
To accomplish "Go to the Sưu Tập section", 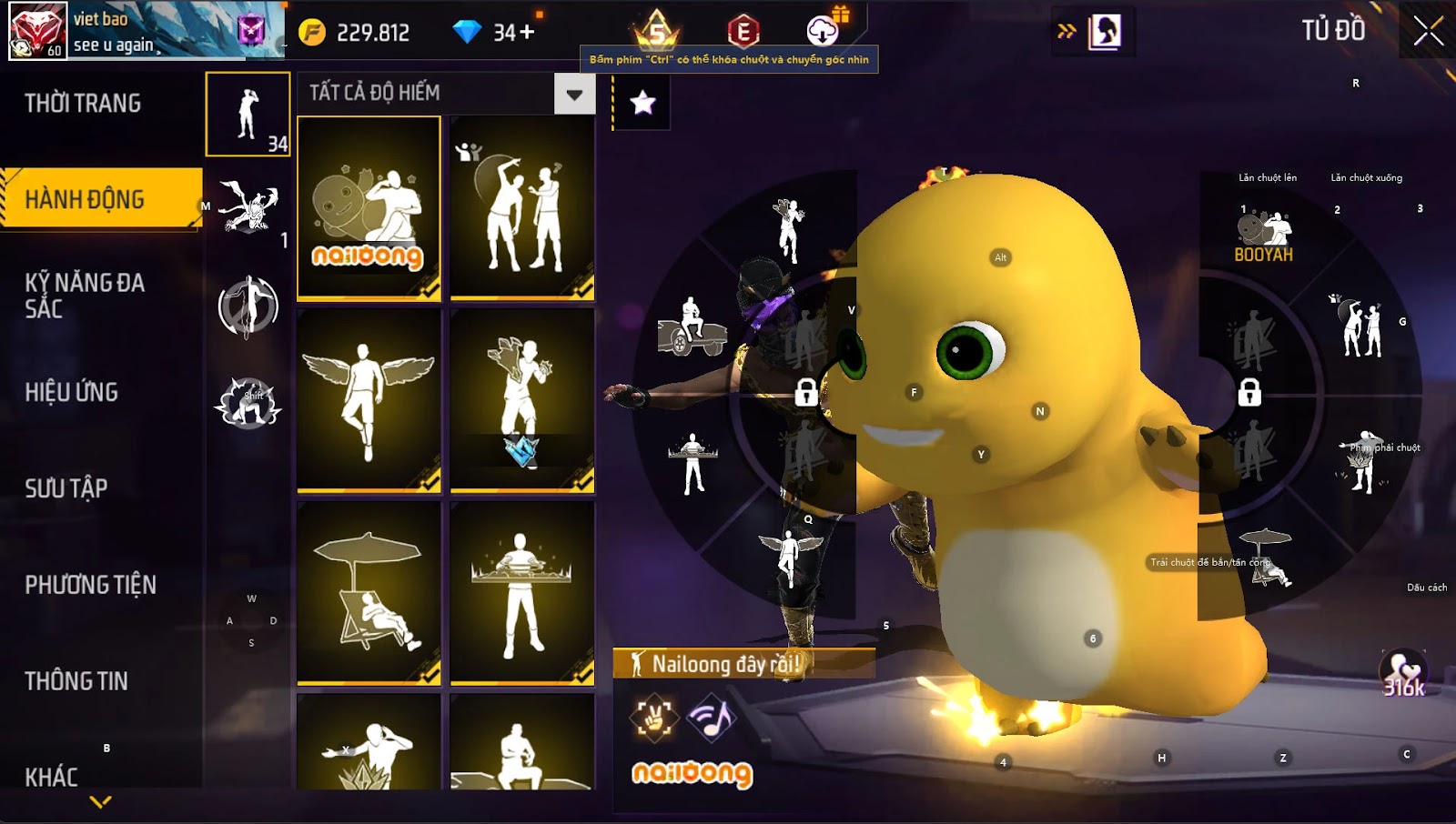I will pos(66,488).
